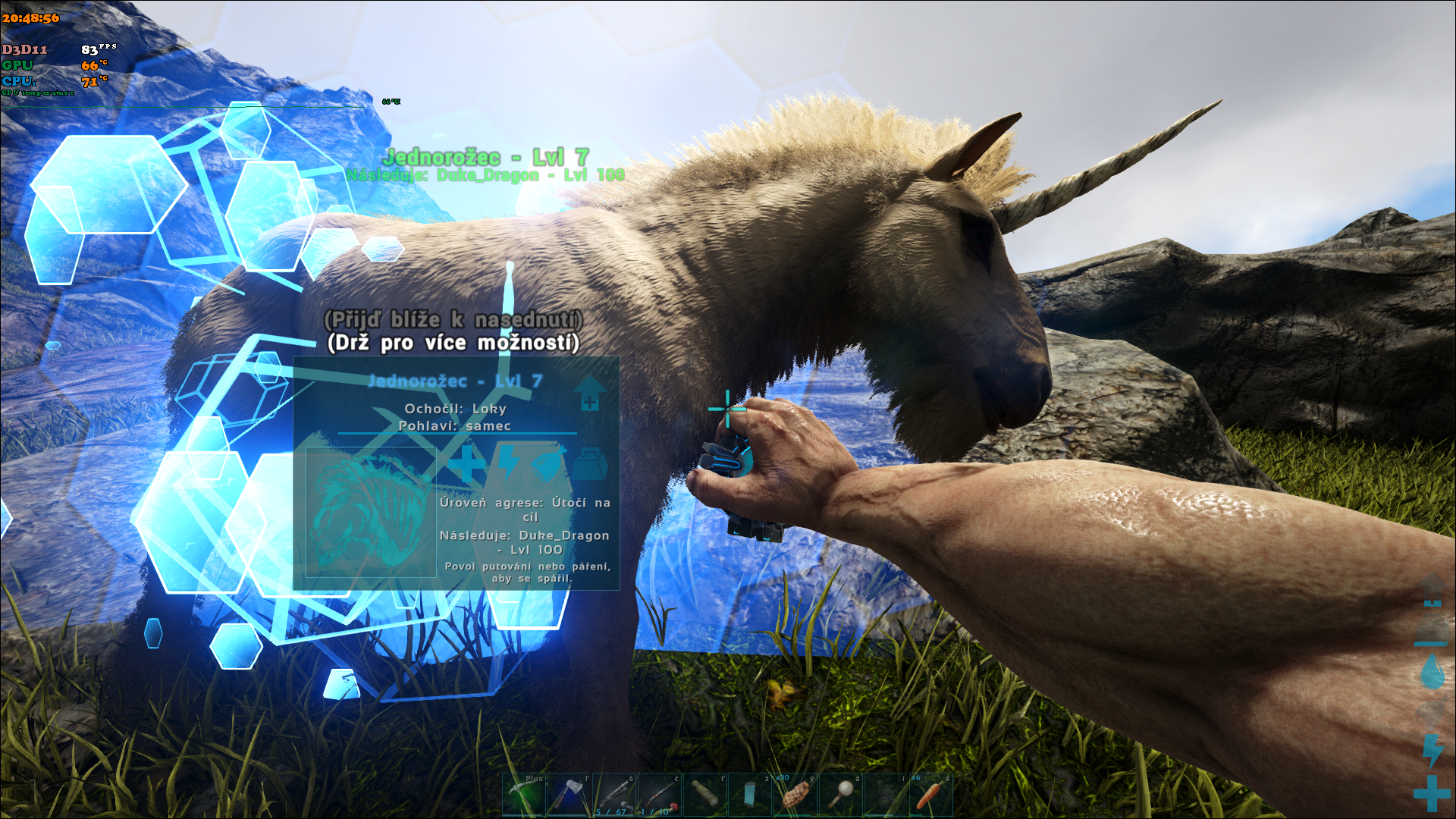1456x819 pixels.
Task: Select the magnifying glass hotbar slot
Action: coord(841,795)
